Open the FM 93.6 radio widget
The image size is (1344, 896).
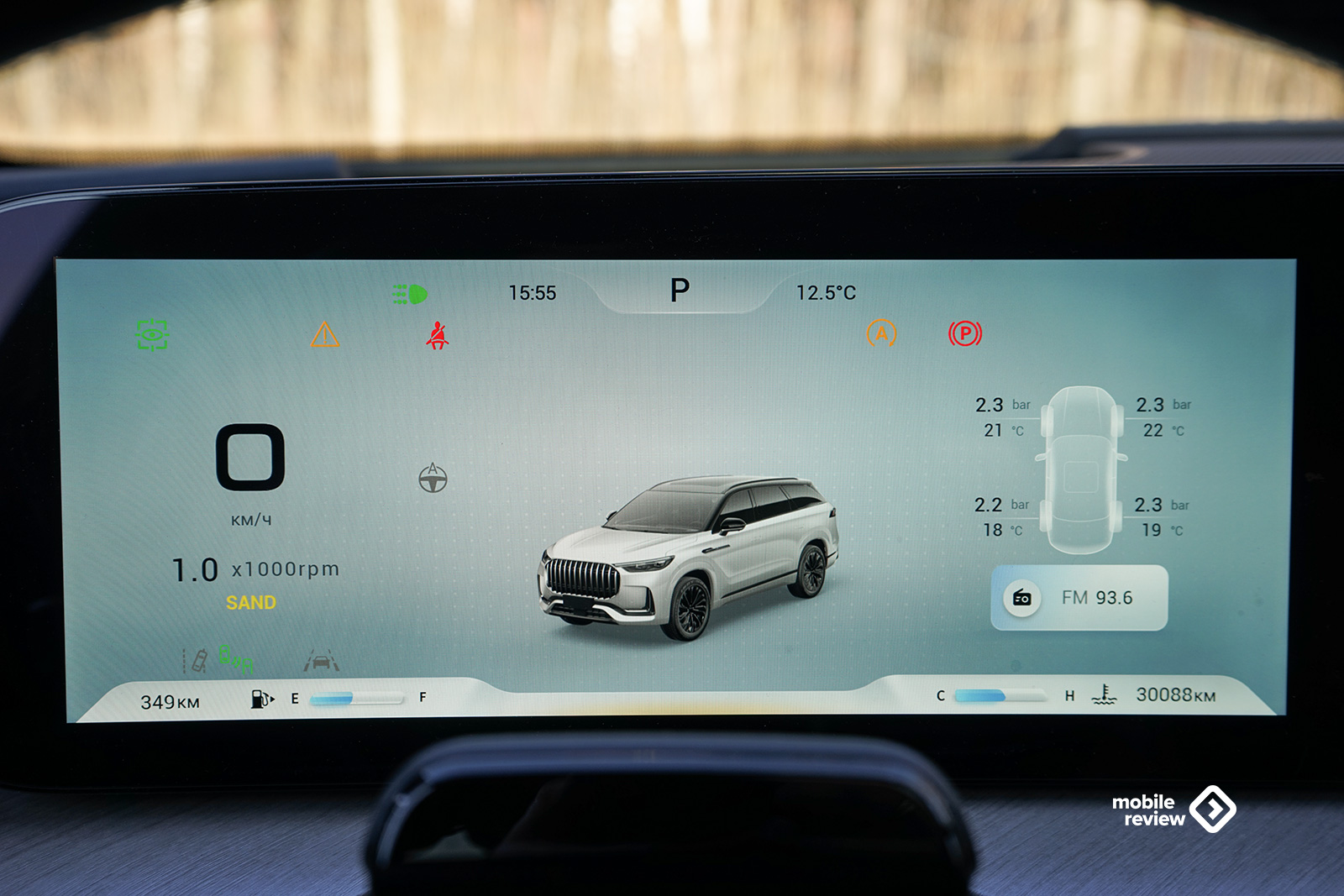coord(1079,598)
